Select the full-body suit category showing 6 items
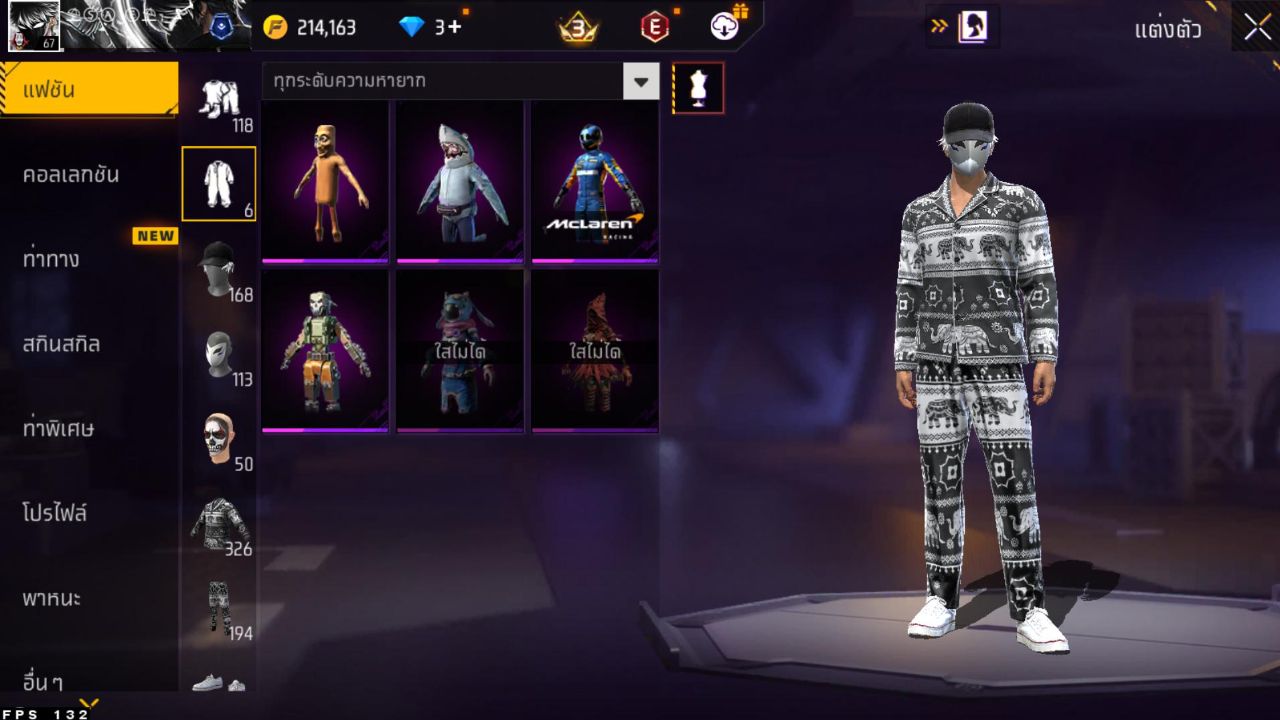1280x720 pixels. (218, 183)
